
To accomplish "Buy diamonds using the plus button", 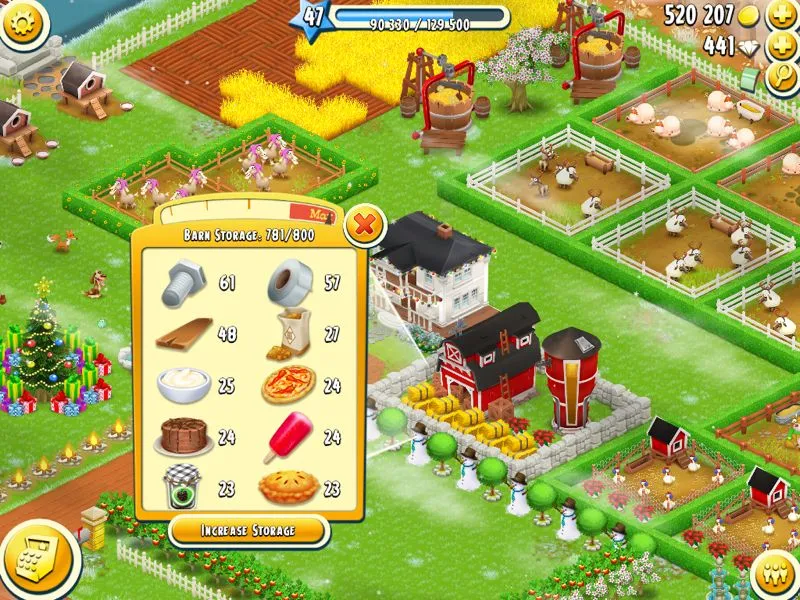I will (779, 46).
